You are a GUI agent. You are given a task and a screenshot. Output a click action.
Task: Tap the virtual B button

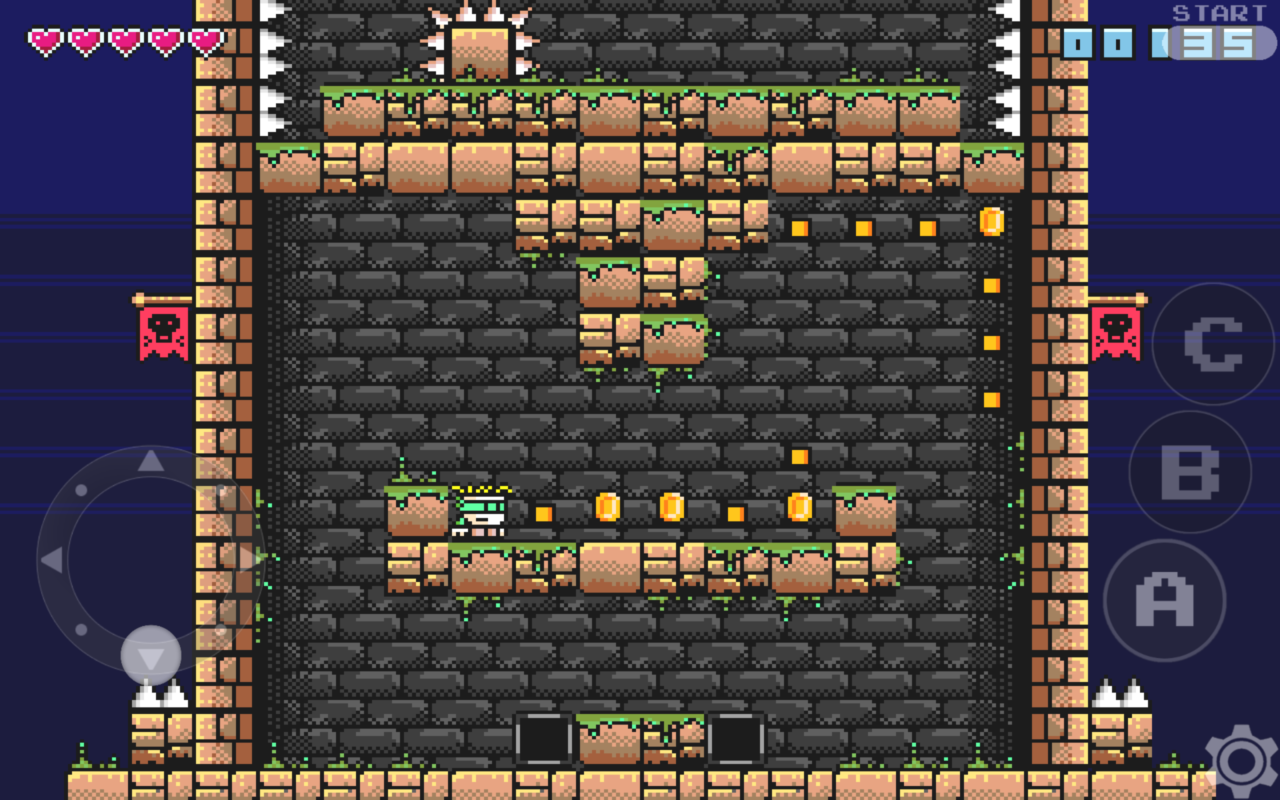[1190, 472]
